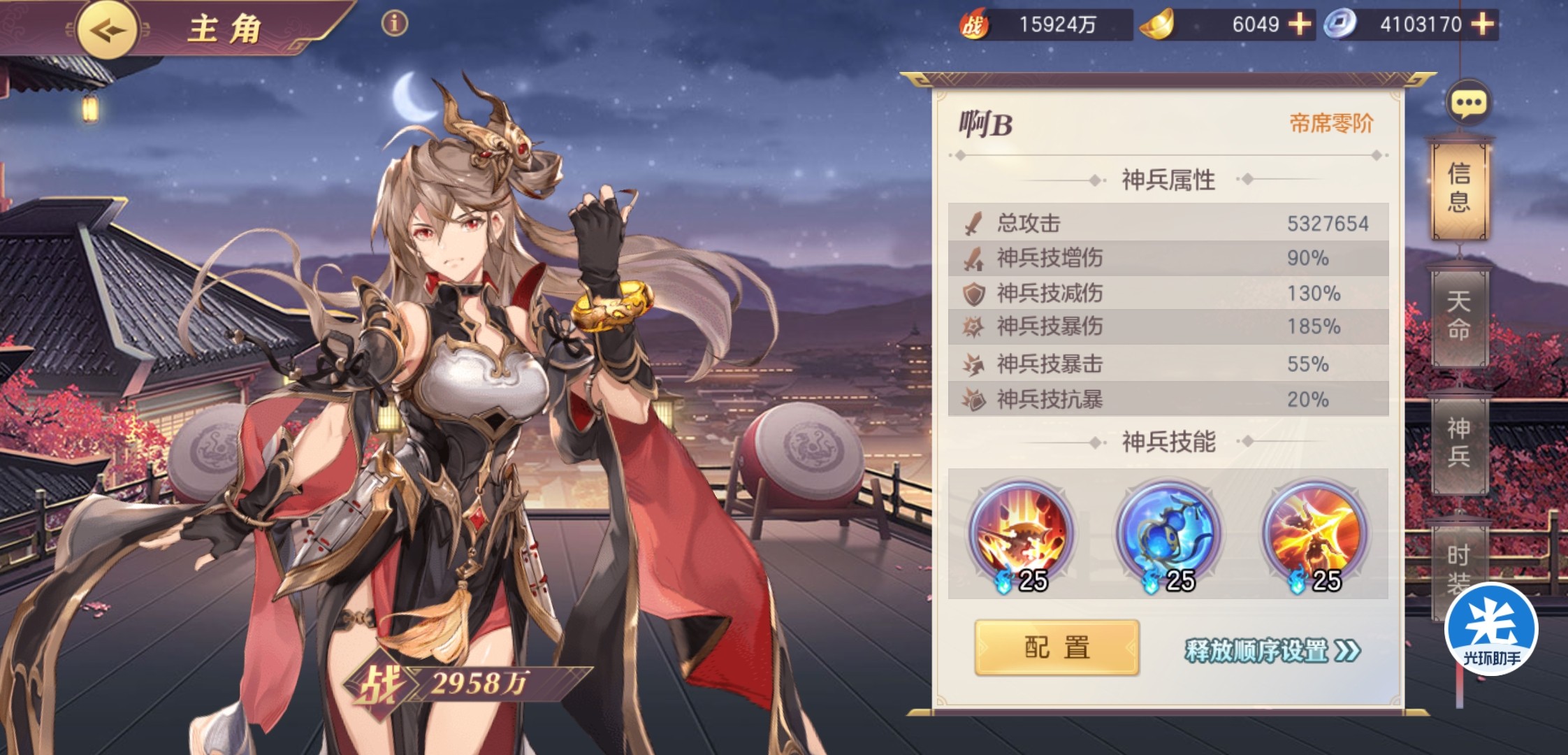The width and height of the screenshot is (1568, 755).
Task: Add more silver coins with plus button
Action: (x=1482, y=24)
